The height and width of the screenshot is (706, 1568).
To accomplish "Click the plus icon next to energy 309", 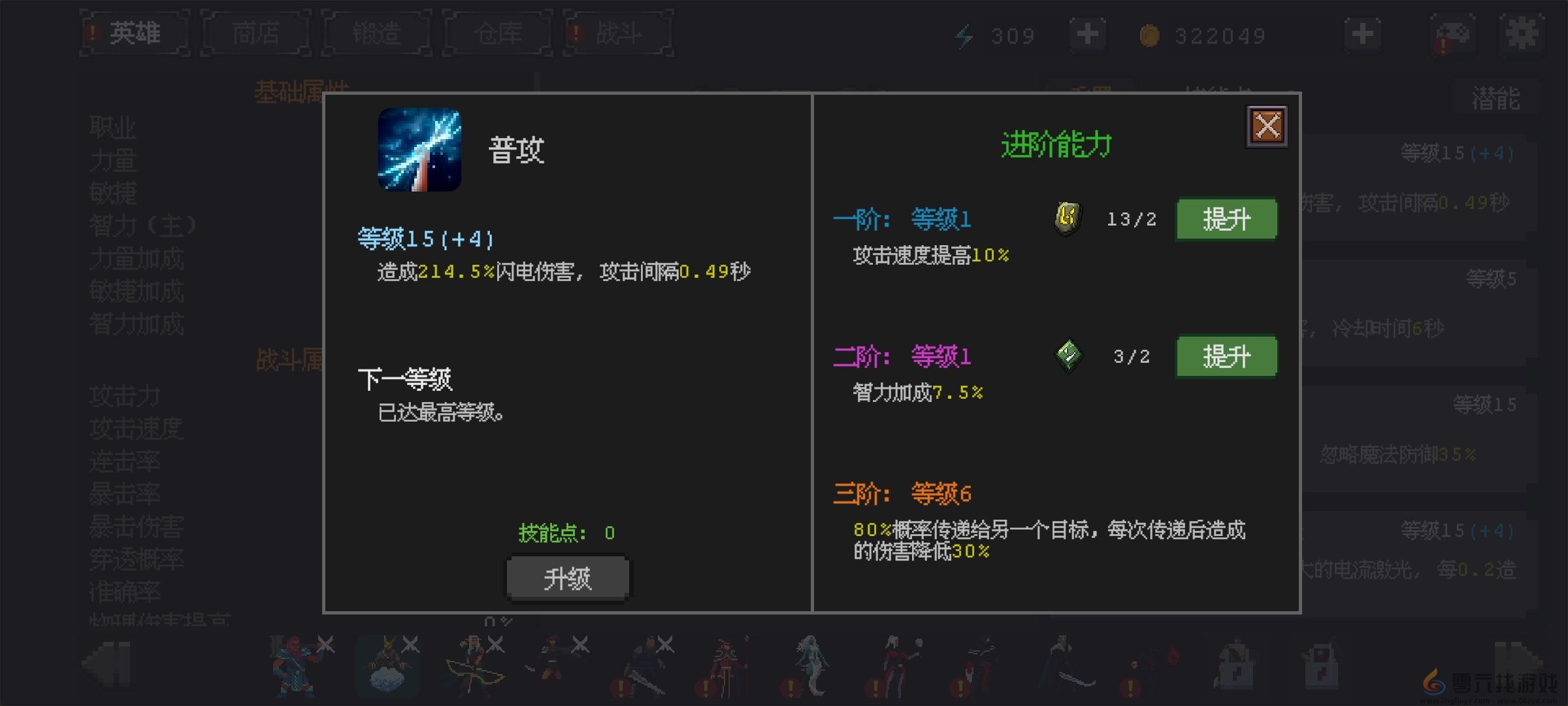I will coord(1086,34).
